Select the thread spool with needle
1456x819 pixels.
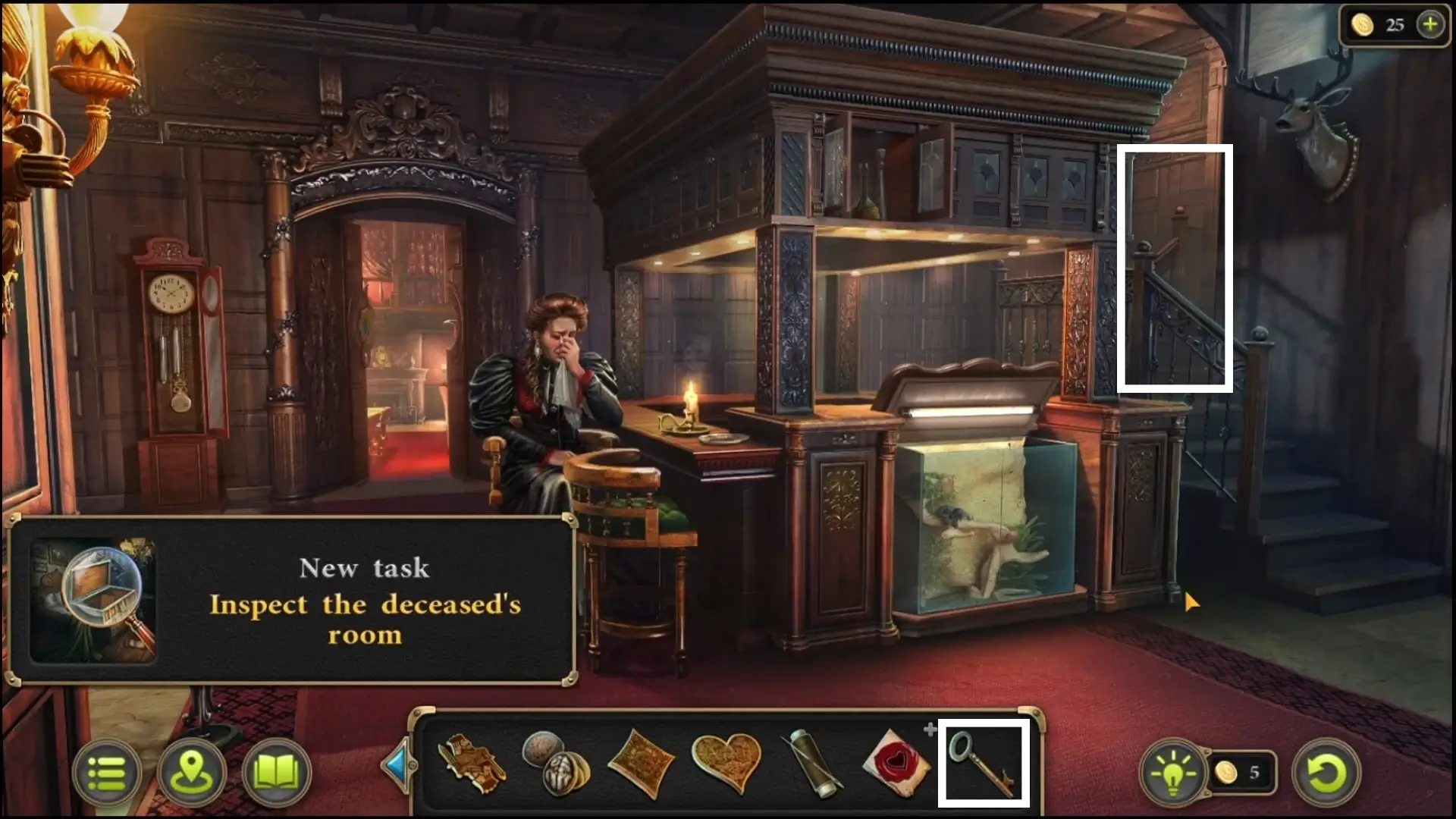click(811, 763)
